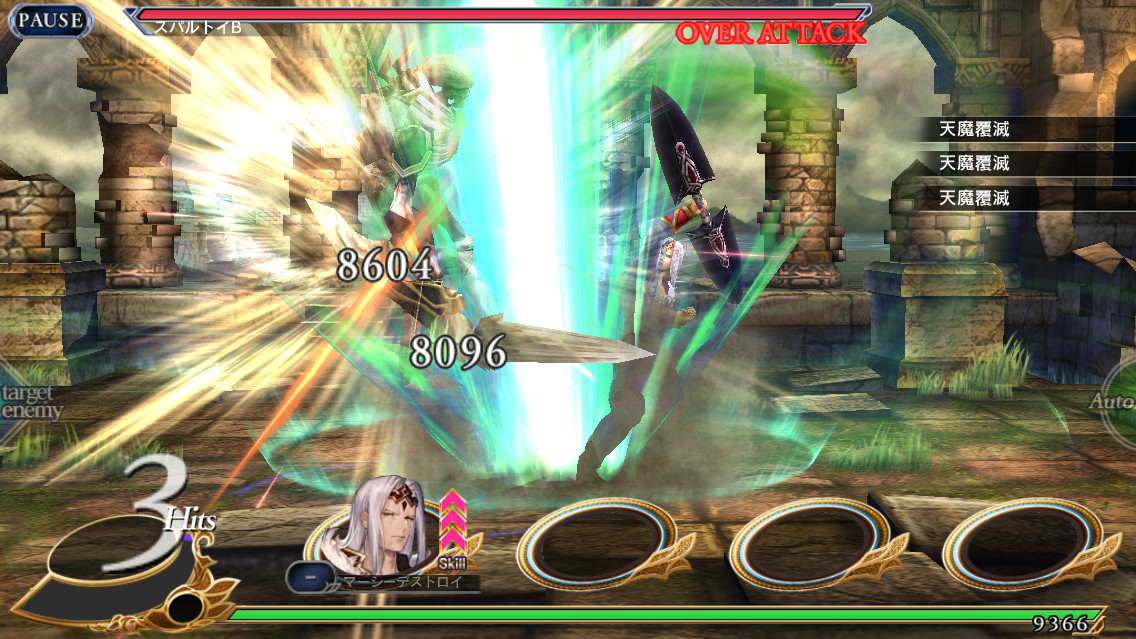Image resolution: width=1136 pixels, height=639 pixels.
Task: Select the silver-haired character portrait
Action: [x=385, y=532]
